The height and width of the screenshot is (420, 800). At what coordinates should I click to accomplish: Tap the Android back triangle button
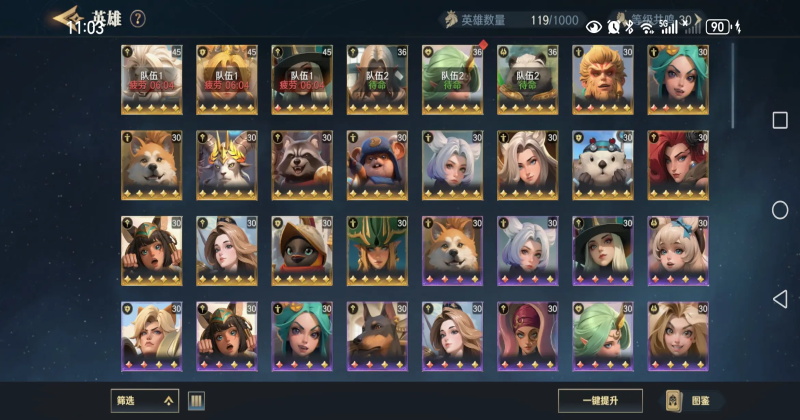pyautogui.click(x=780, y=299)
